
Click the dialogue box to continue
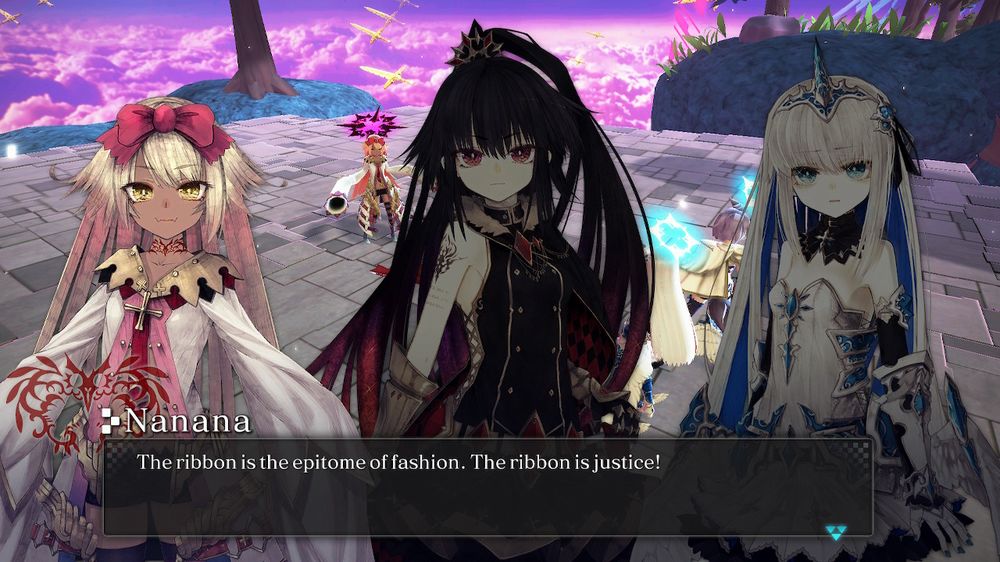(488, 487)
